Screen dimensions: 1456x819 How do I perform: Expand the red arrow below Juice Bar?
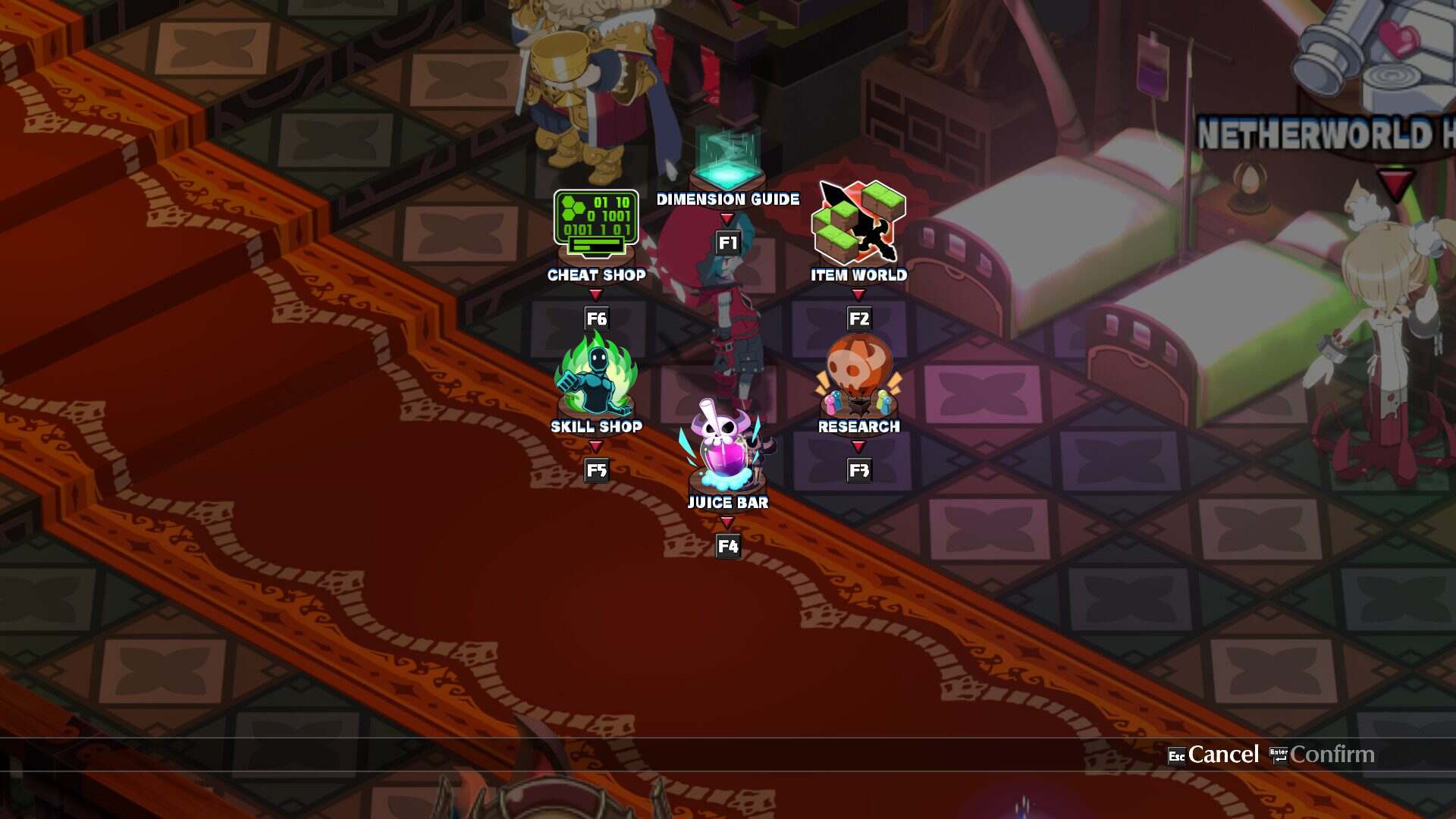click(x=728, y=521)
